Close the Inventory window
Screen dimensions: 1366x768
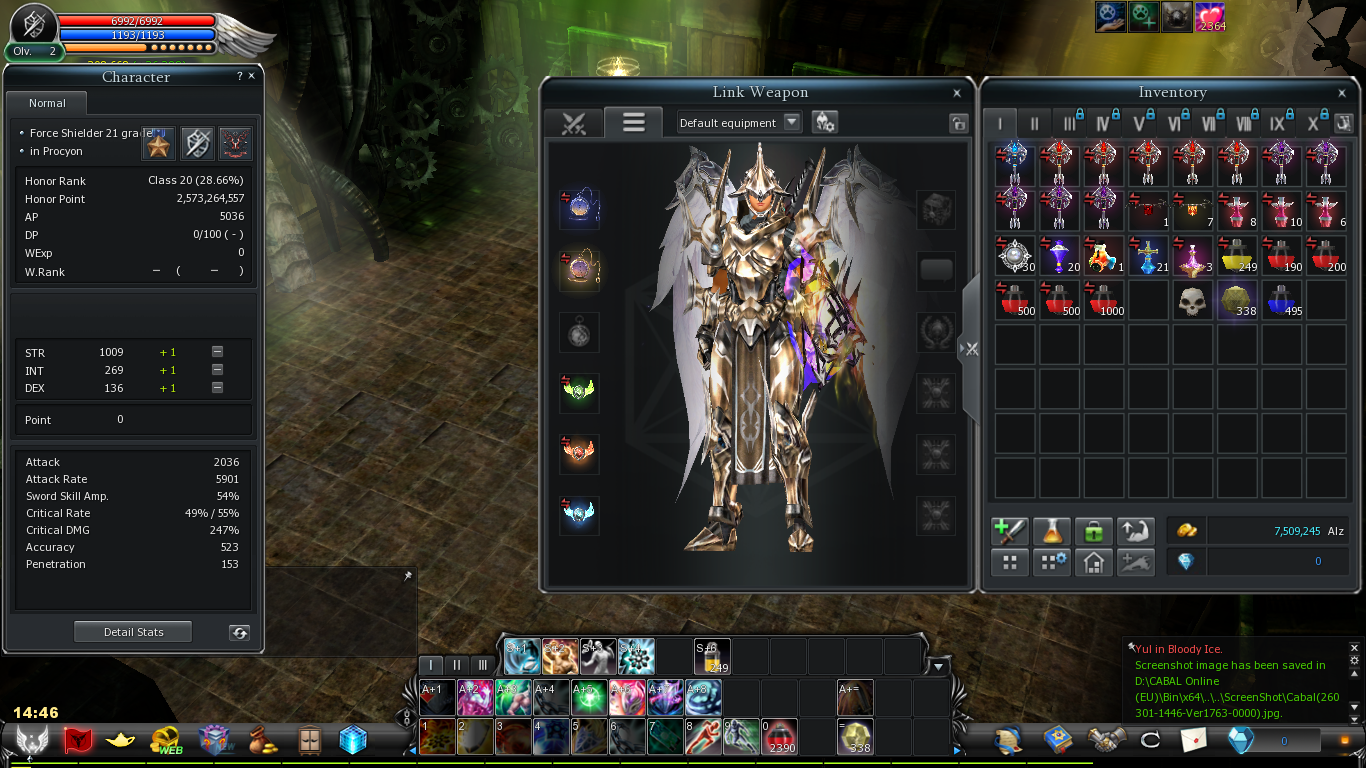[x=1342, y=93]
